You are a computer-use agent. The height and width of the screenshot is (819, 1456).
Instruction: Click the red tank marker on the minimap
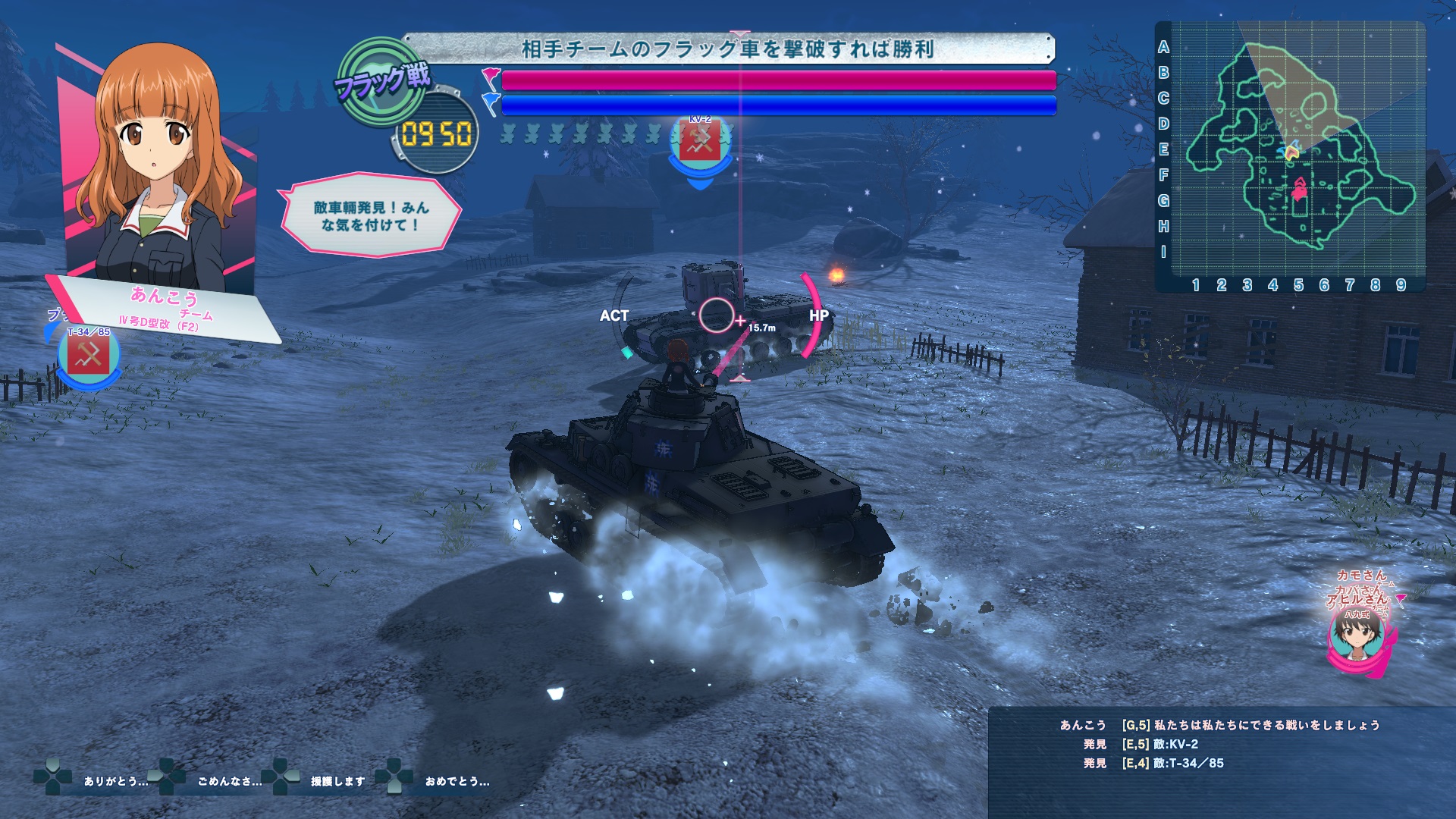(x=1300, y=188)
